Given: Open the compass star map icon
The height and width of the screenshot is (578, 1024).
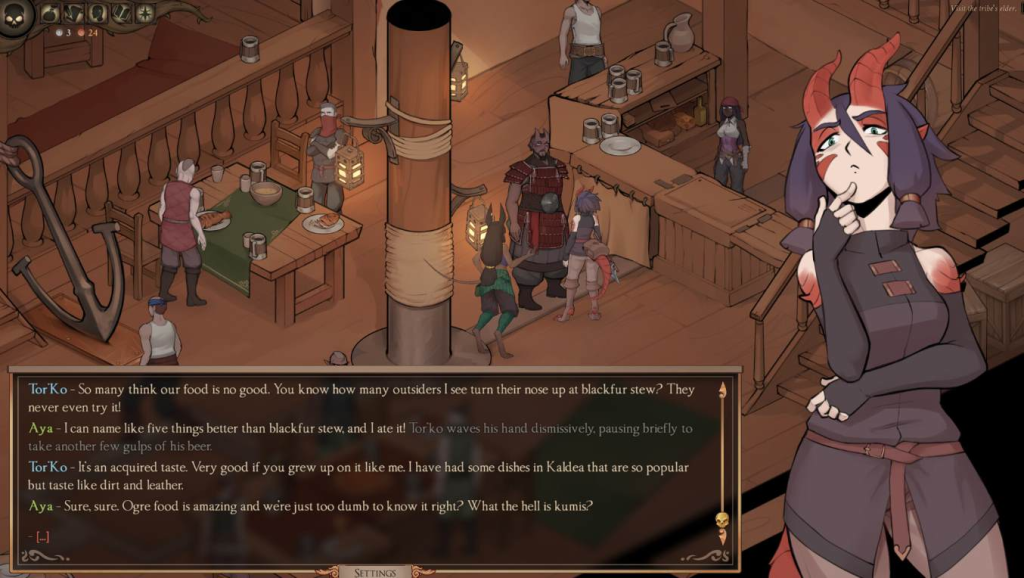Looking at the screenshot, I should tap(145, 14).
